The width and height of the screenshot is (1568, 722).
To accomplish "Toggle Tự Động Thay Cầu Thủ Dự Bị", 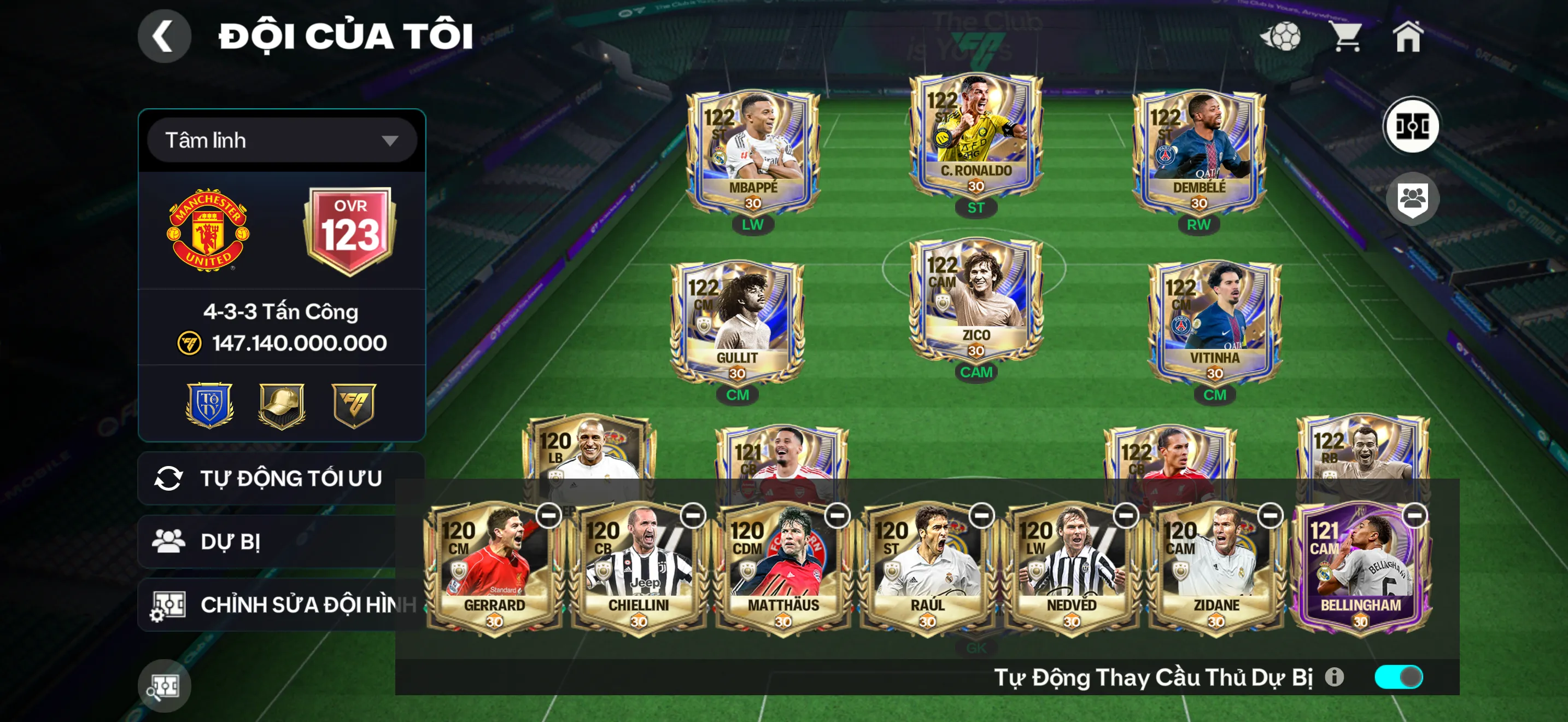I will pyautogui.click(x=1397, y=677).
